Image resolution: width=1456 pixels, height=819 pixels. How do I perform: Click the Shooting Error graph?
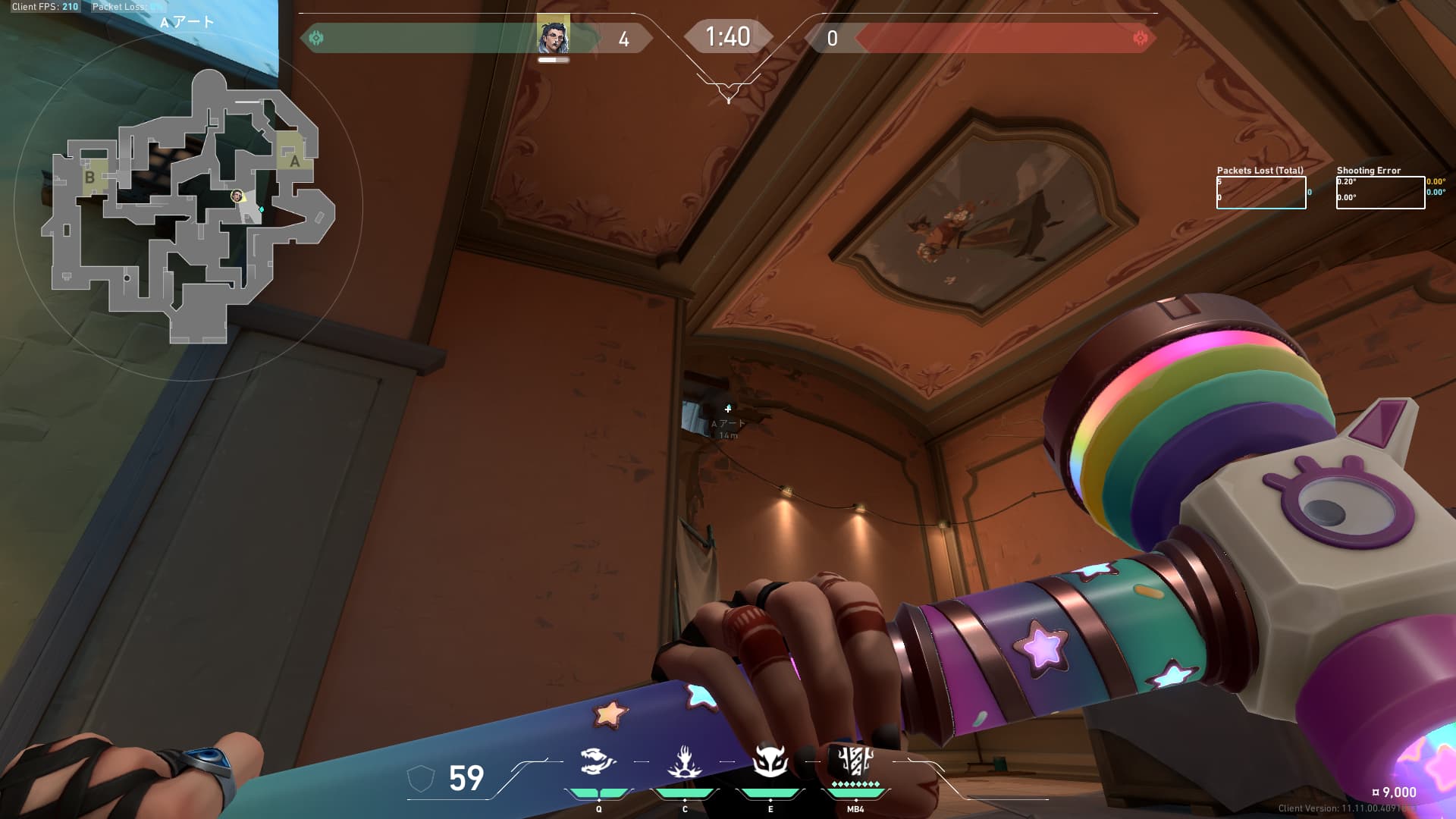click(1380, 193)
